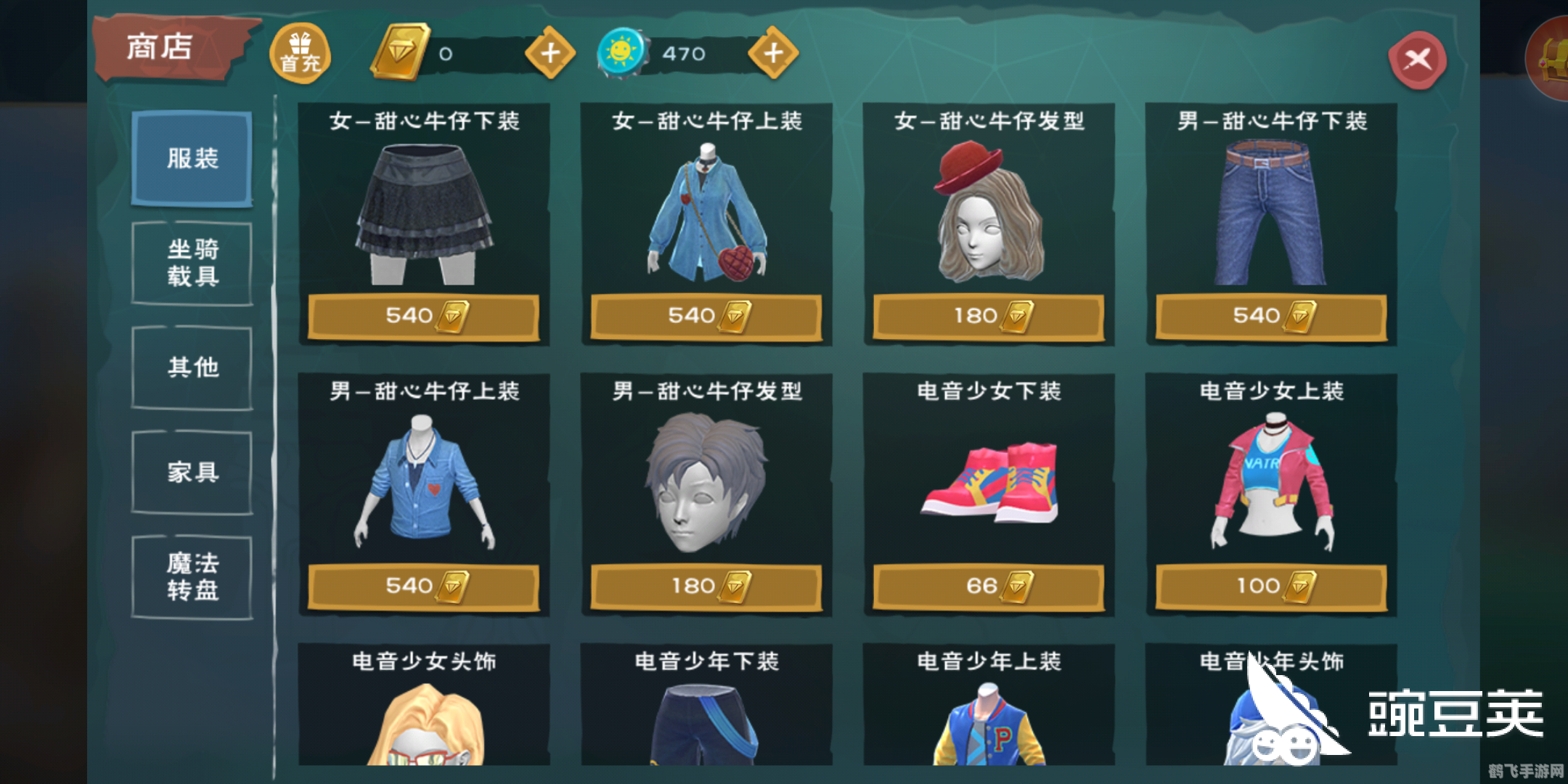Click the plus button beside diamond balance
The height and width of the screenshot is (784, 1568).
550,52
